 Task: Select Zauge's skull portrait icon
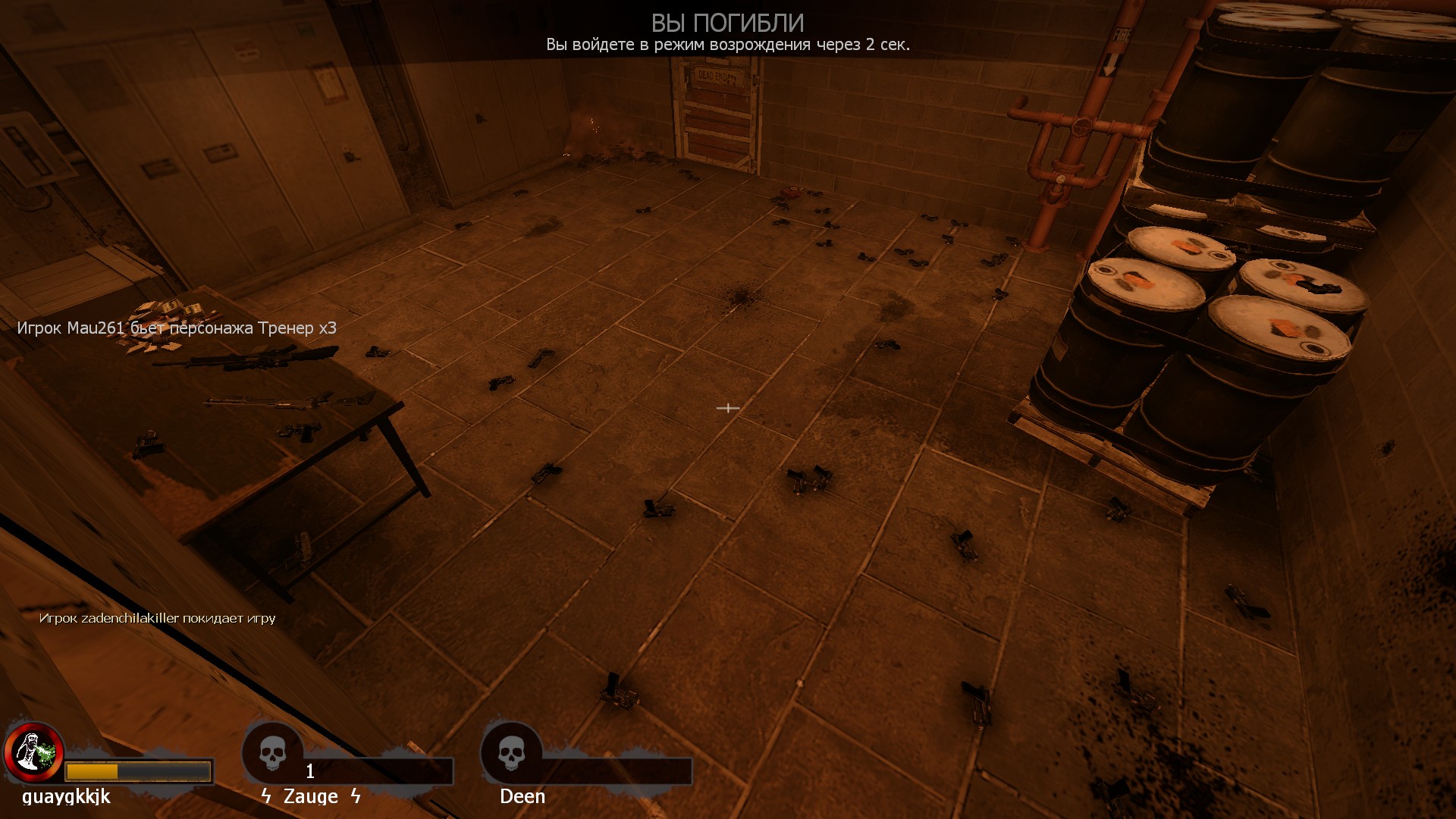point(273,753)
